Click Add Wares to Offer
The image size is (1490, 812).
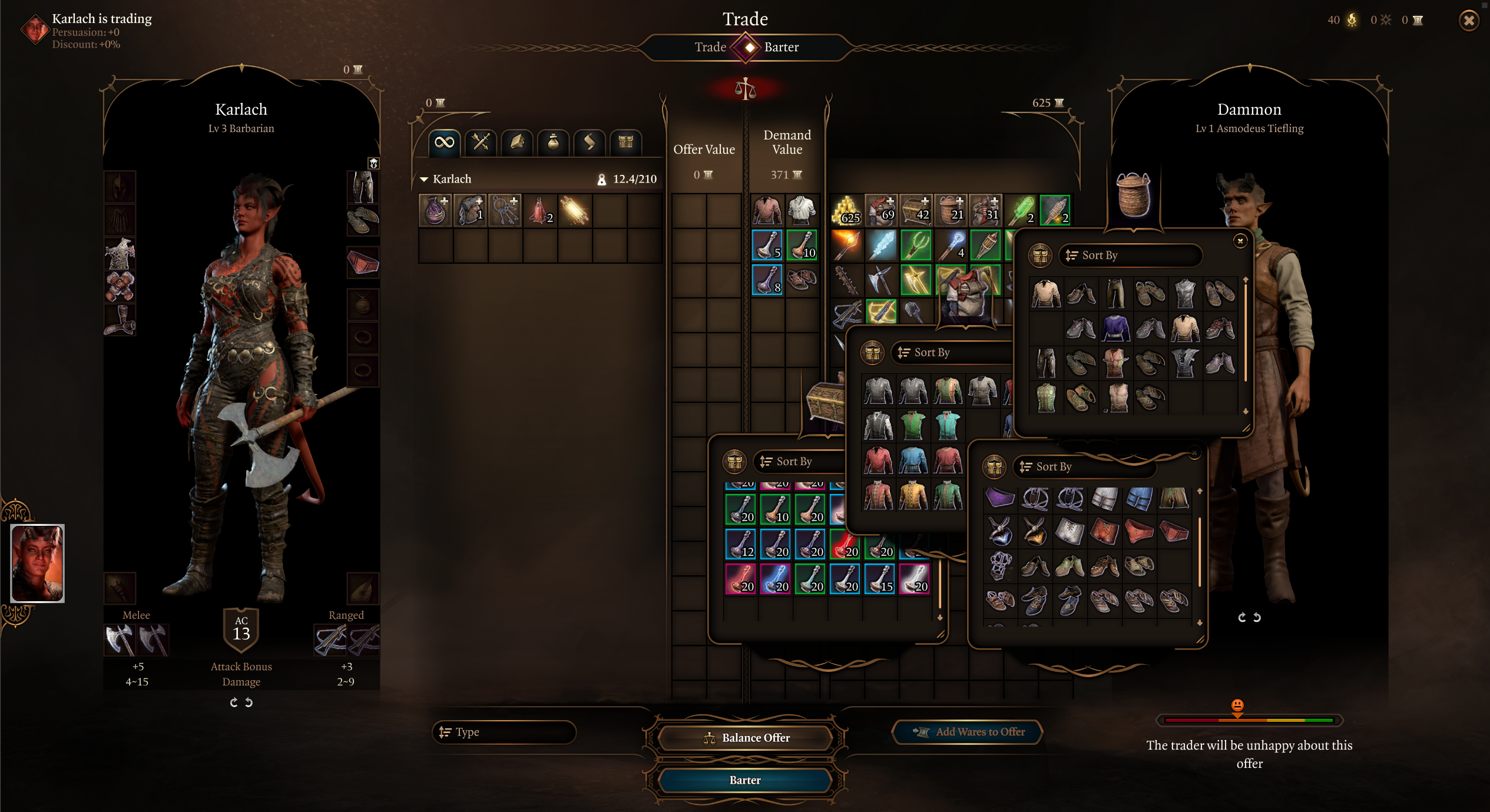click(968, 732)
